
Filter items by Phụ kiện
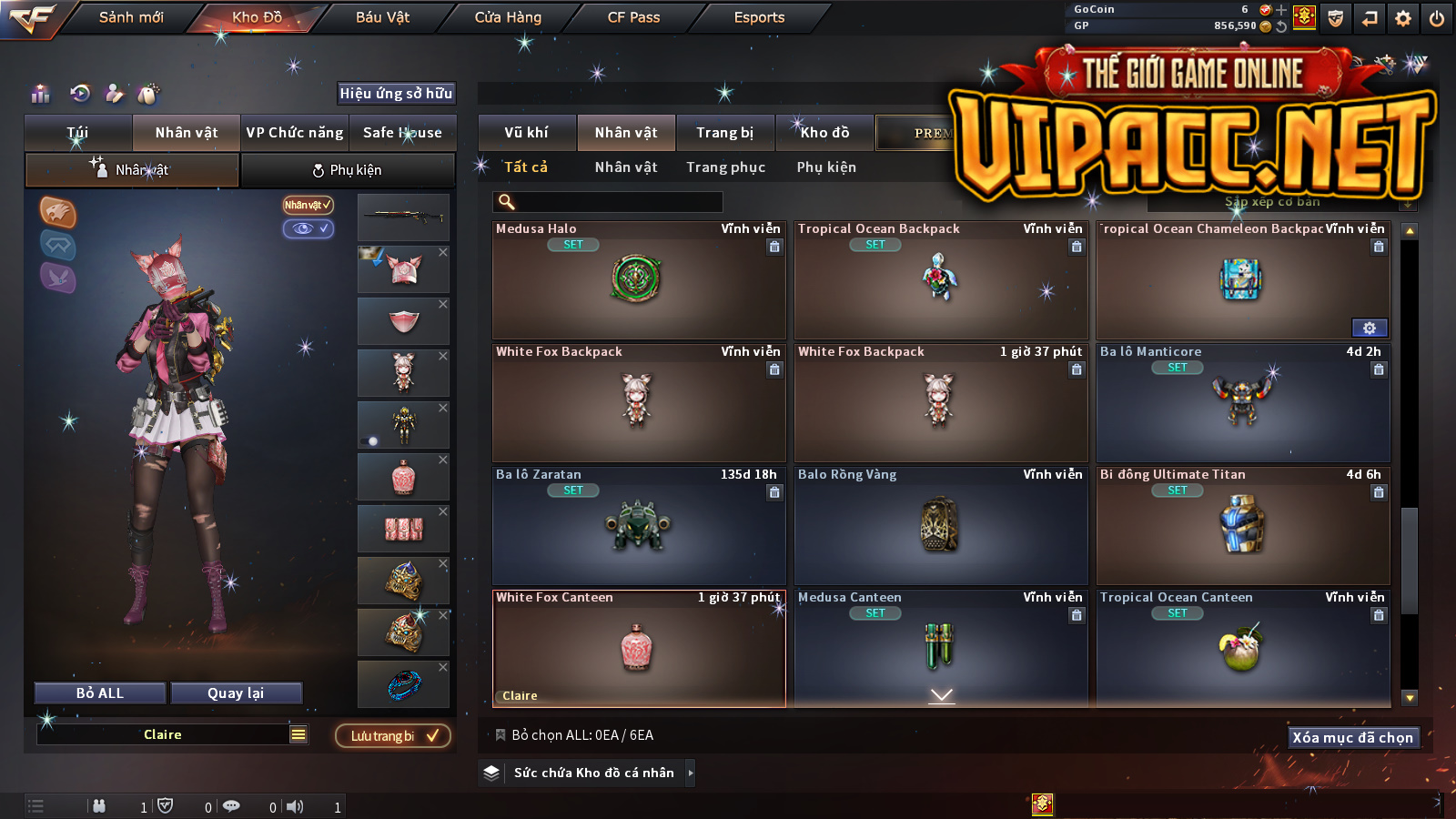tap(826, 167)
